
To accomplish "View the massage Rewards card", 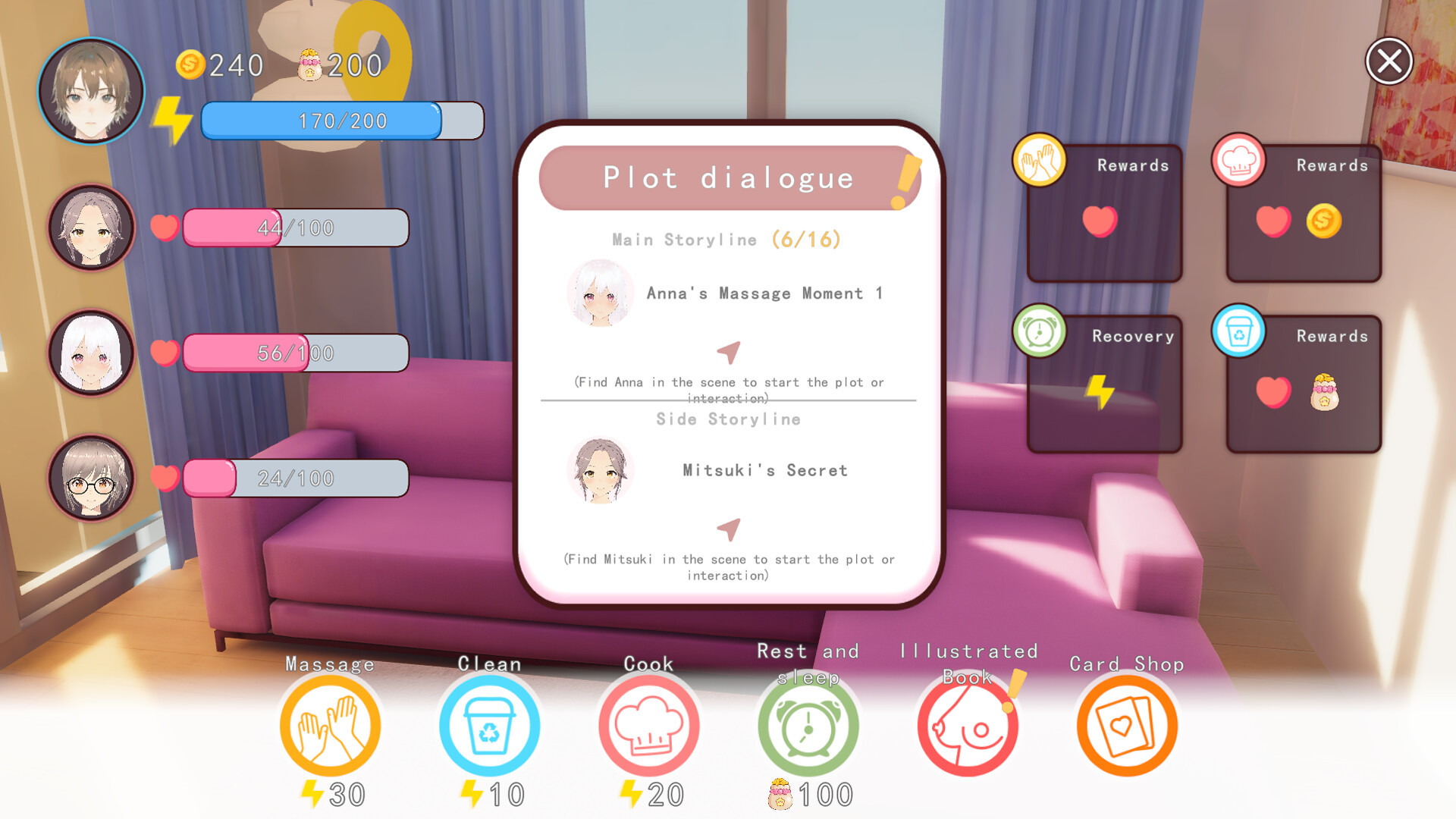I will [x=1104, y=214].
